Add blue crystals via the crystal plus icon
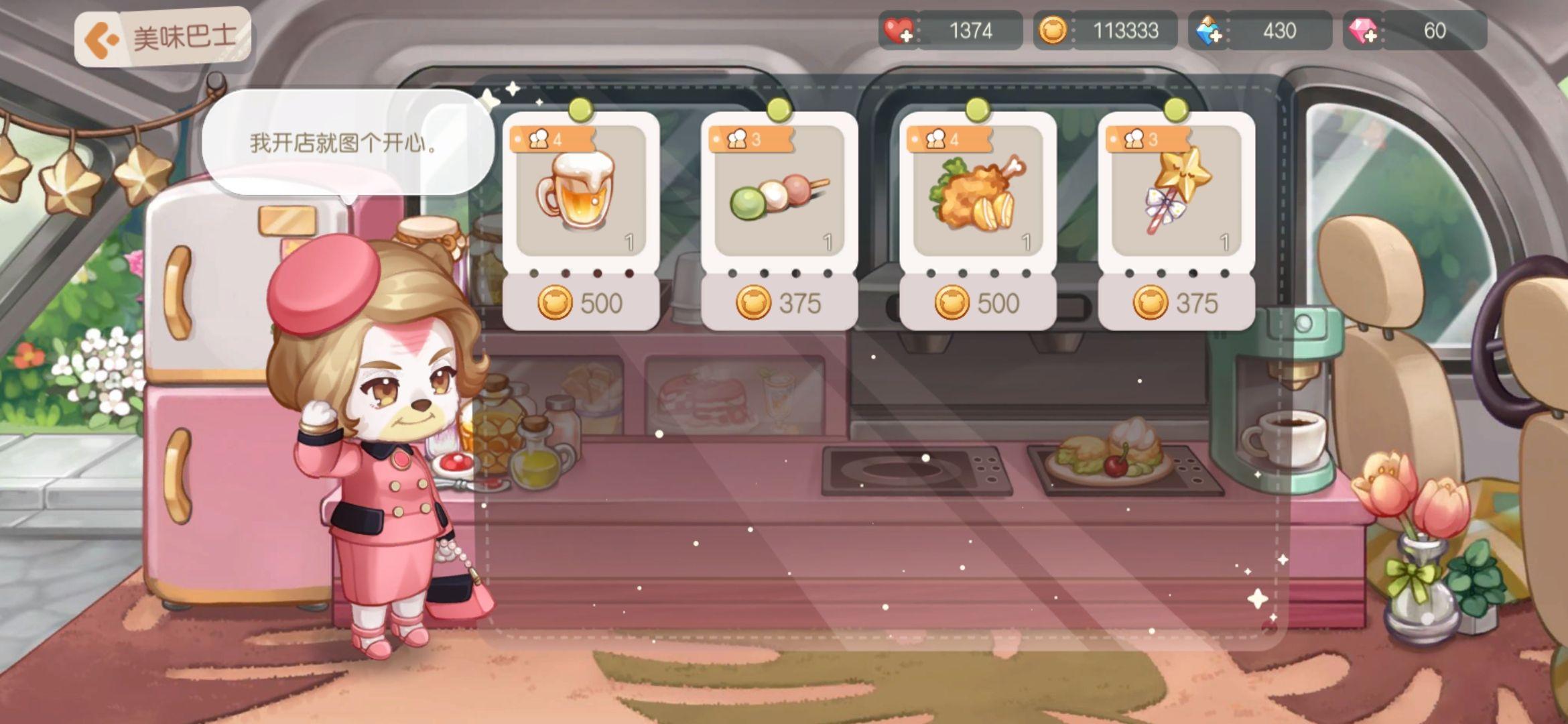Image resolution: width=1568 pixels, height=724 pixels. pos(1209,31)
